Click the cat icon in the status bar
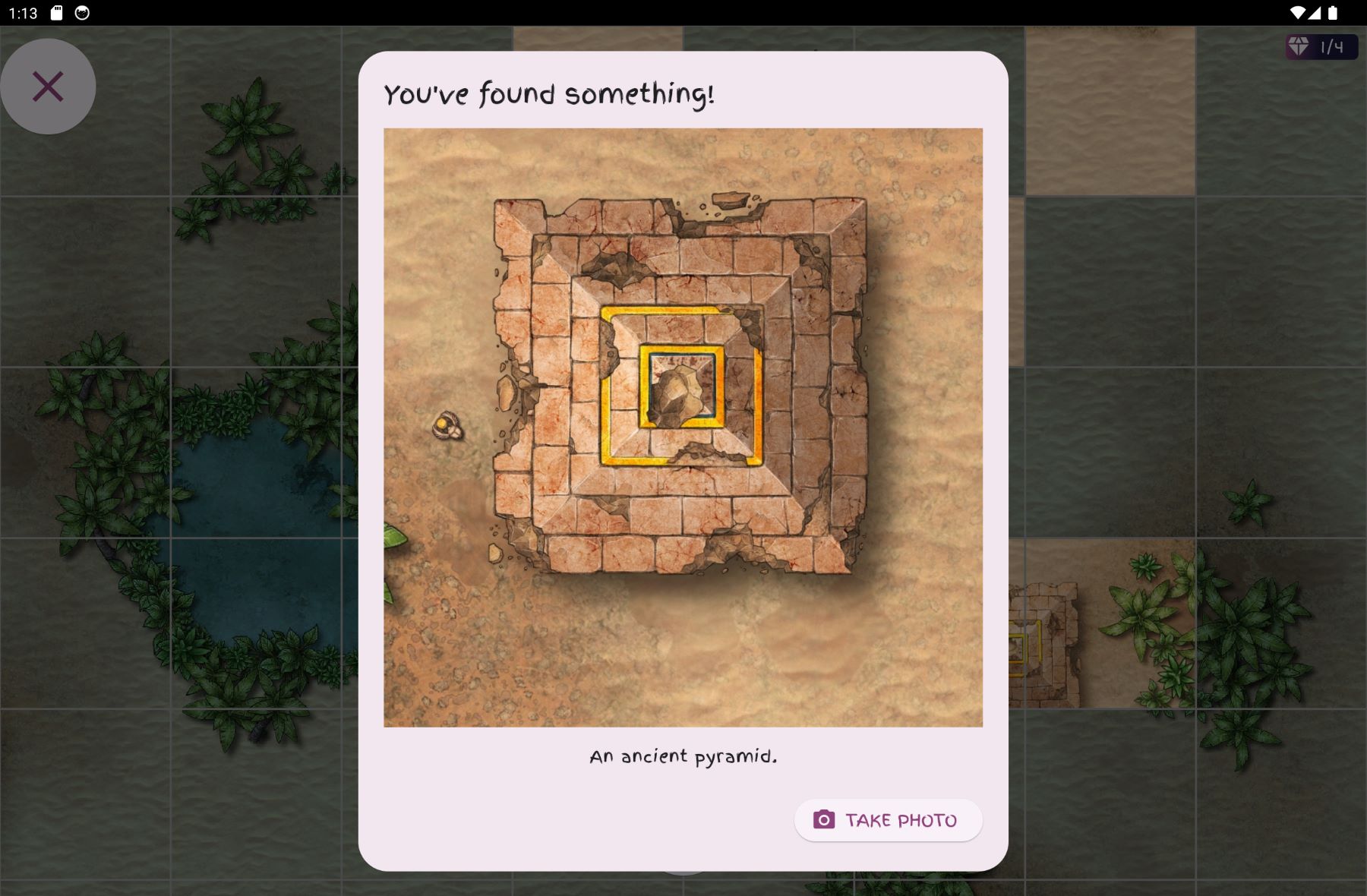This screenshot has height=896, width=1367. pos(81,11)
